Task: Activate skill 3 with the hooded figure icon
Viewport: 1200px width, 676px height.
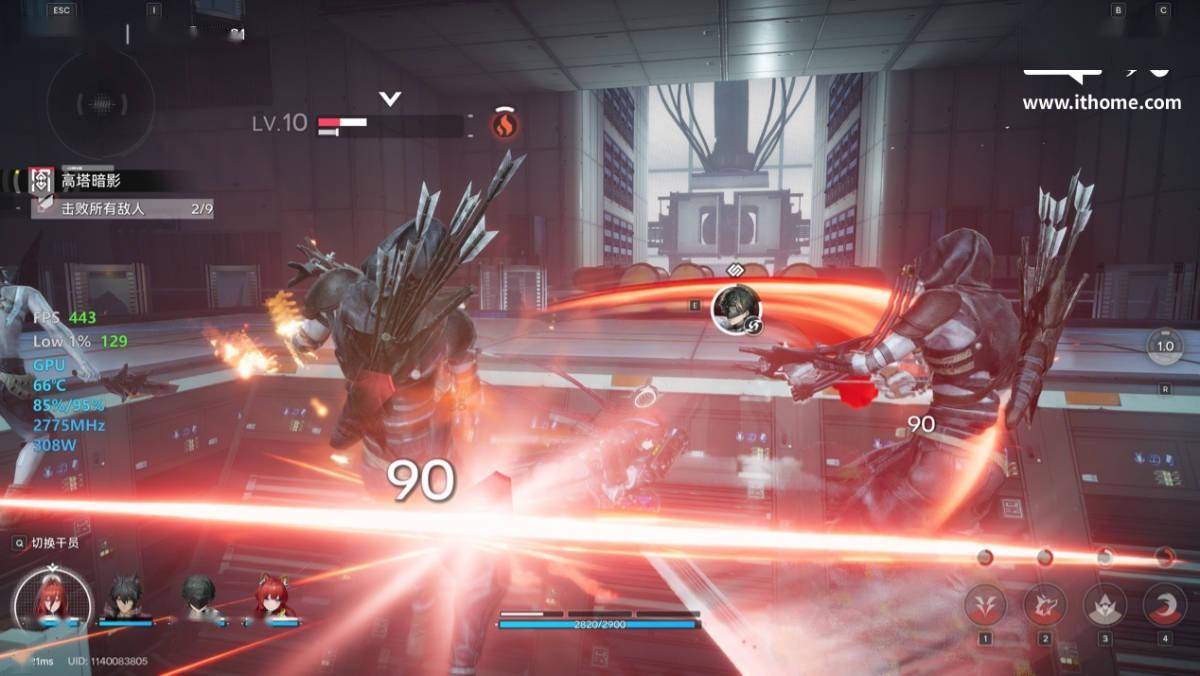Action: click(1105, 605)
